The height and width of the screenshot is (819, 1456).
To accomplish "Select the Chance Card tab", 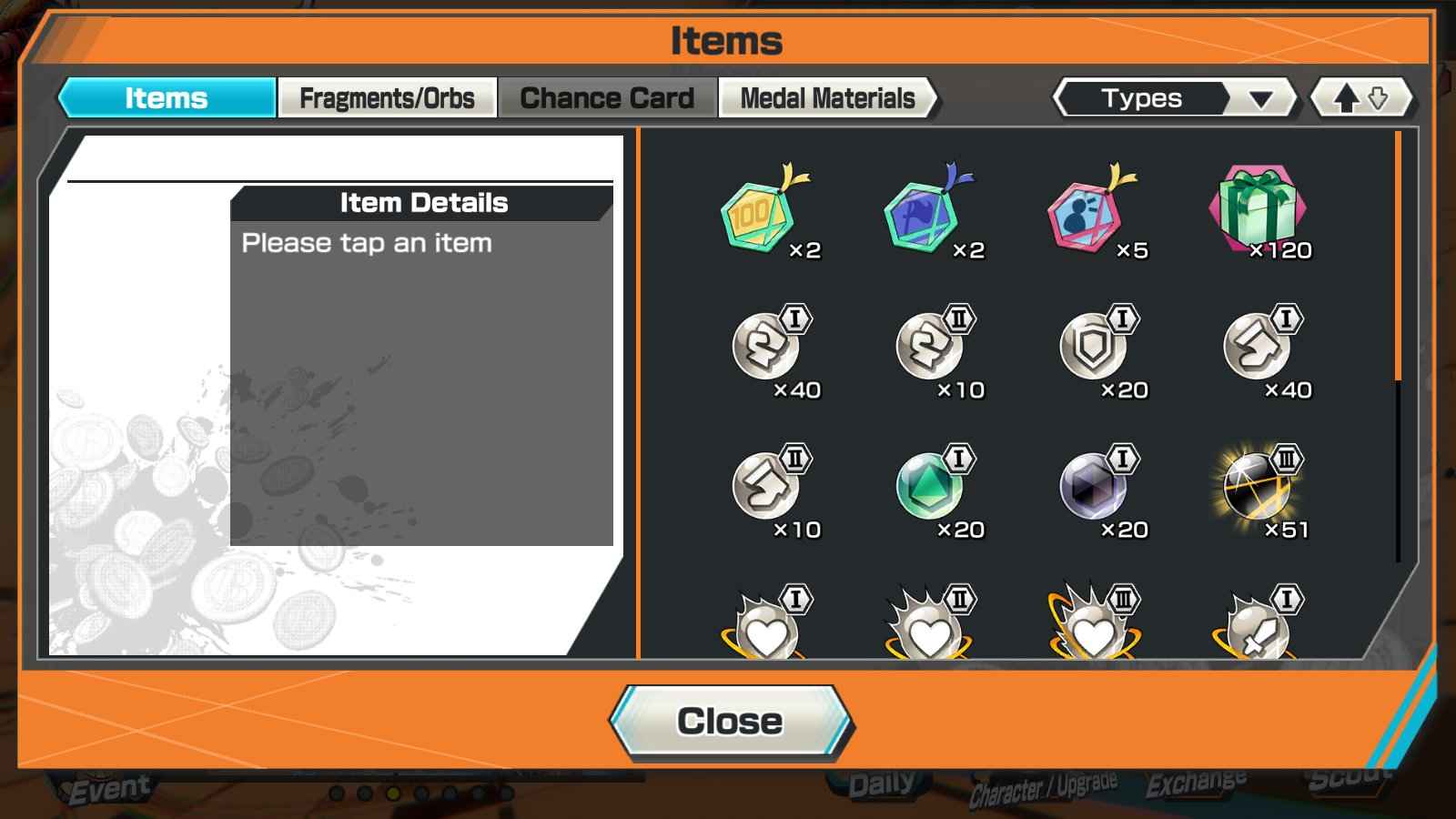I will [607, 97].
